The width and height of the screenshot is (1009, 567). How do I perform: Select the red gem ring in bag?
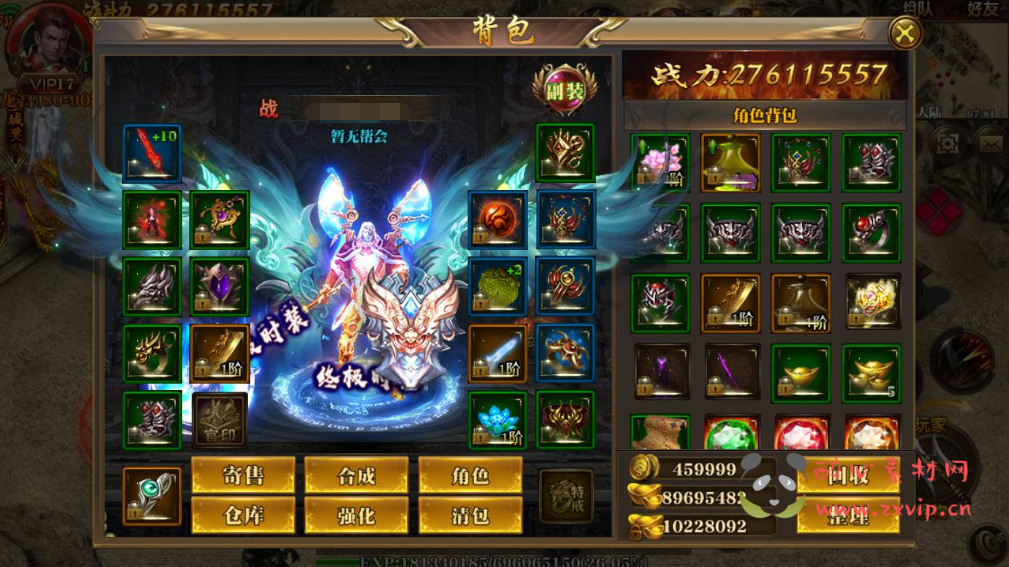point(871,232)
